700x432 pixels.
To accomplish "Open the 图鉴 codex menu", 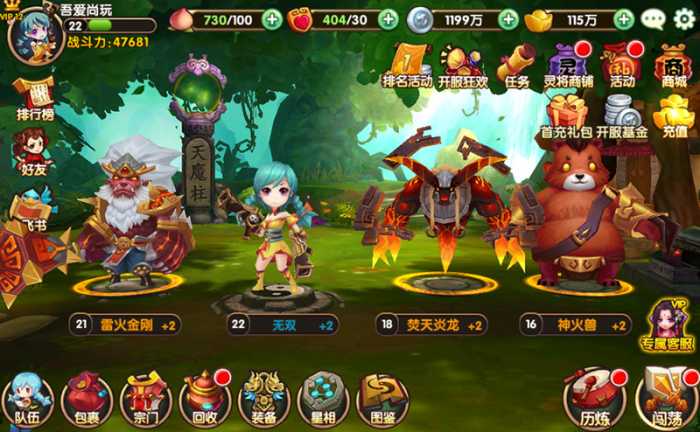I will [382, 399].
